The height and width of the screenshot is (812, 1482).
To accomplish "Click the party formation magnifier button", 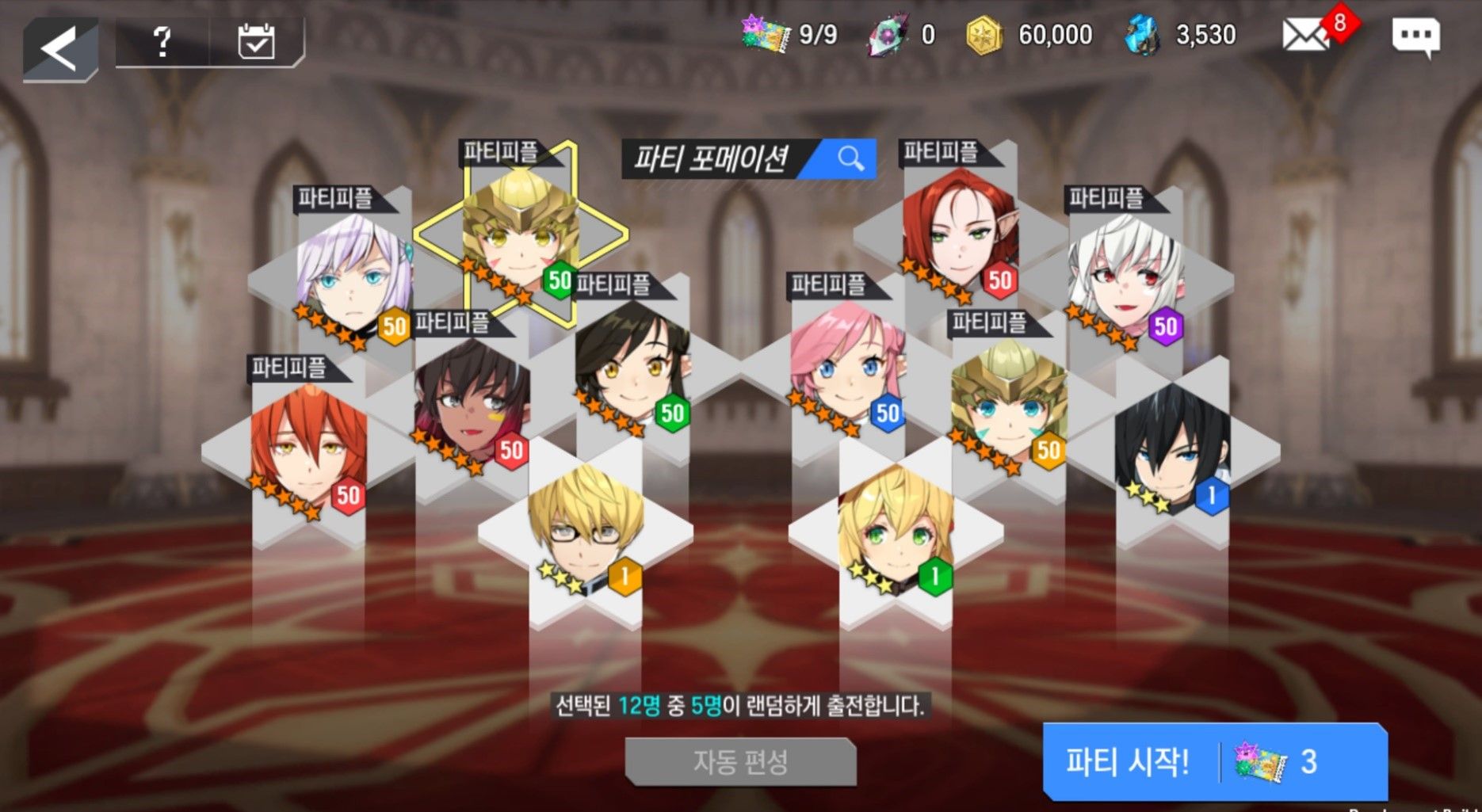I will (x=850, y=158).
